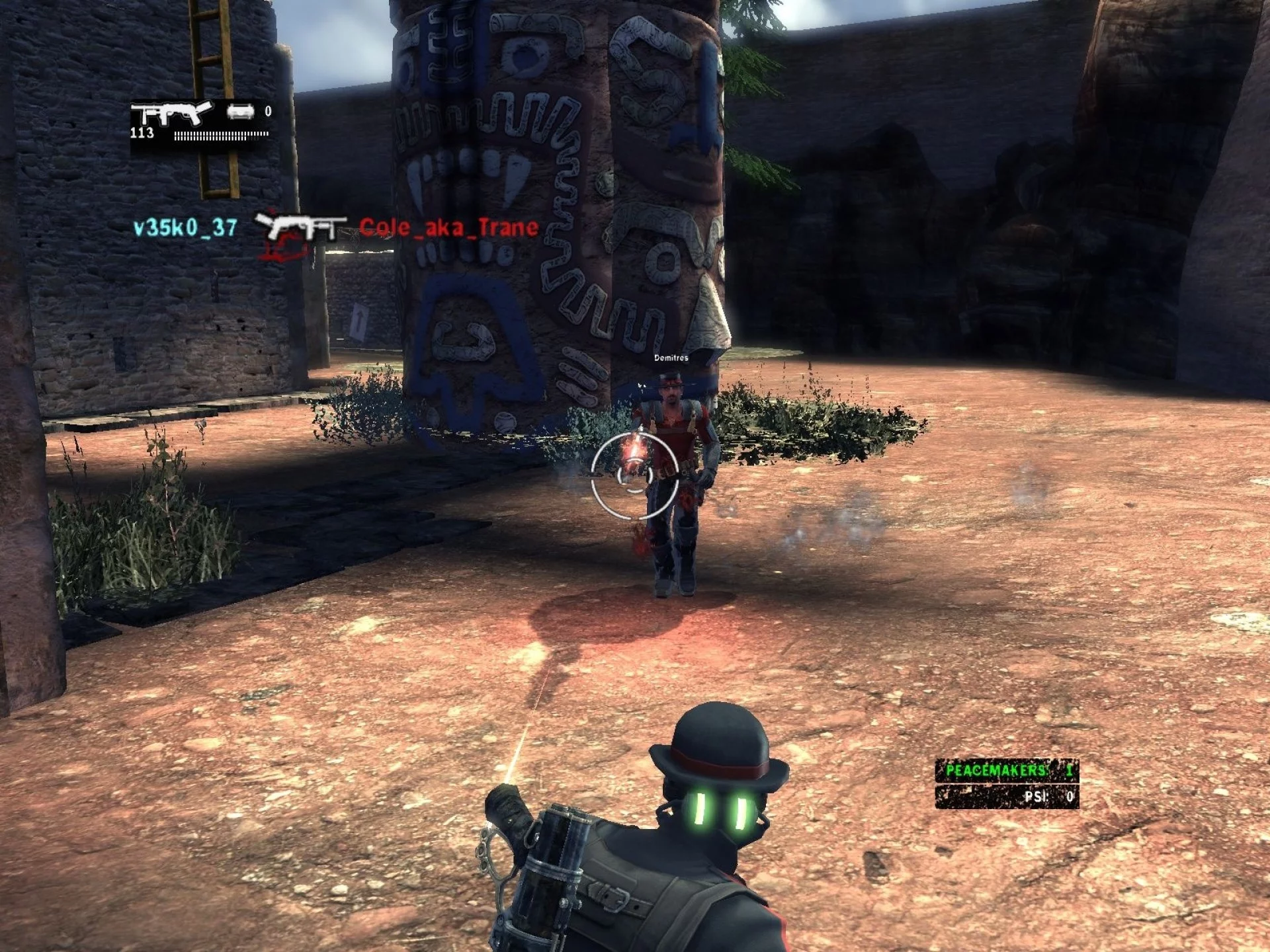
Task: Select the submachine gun weapon icon
Action: (171, 113)
